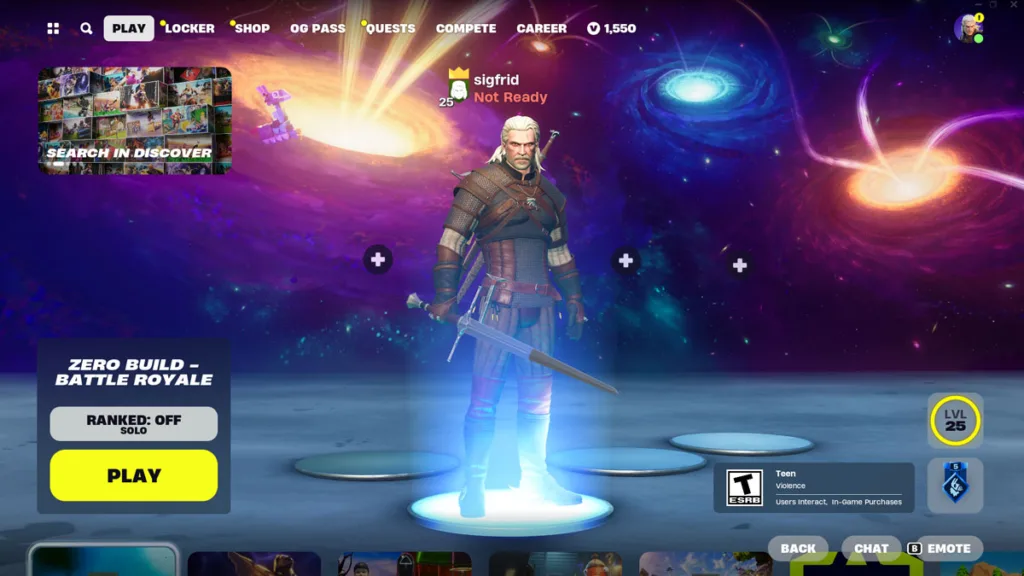Open the grid menu icon

click(53, 29)
